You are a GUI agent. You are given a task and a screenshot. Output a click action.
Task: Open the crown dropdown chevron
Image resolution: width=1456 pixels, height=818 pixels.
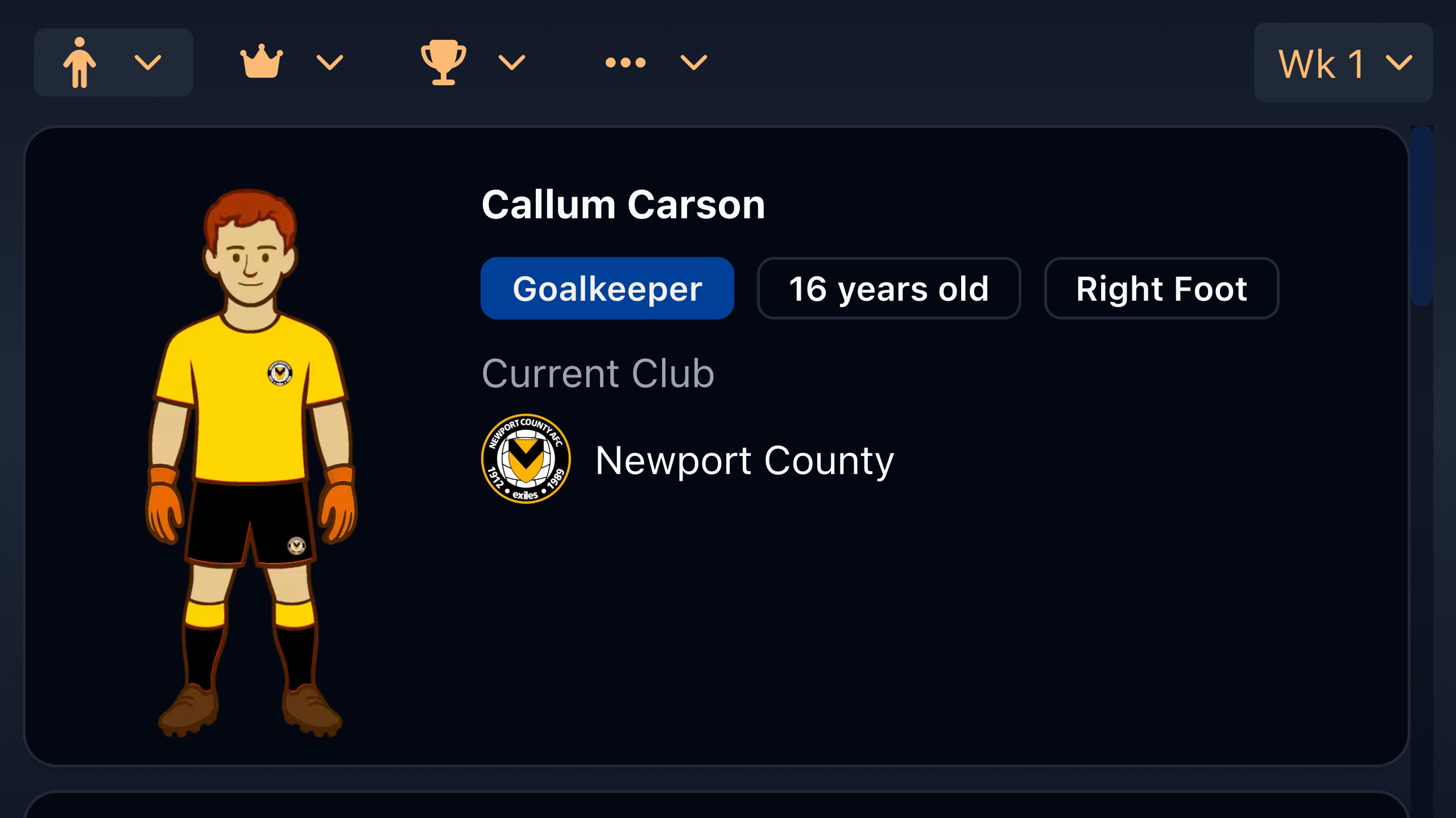[x=330, y=63]
